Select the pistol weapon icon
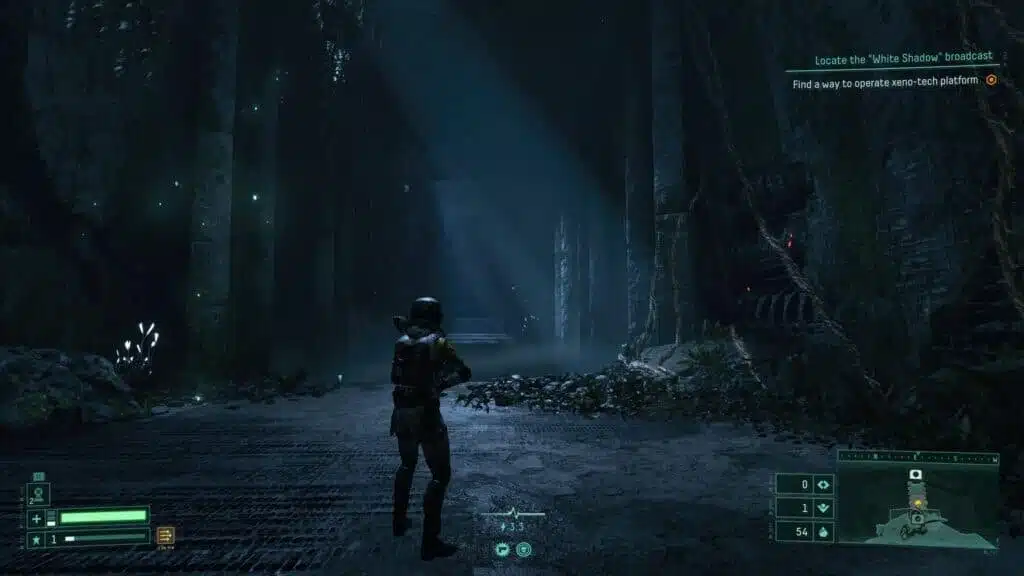Viewport: 1024px width, 576px height. pos(502,549)
